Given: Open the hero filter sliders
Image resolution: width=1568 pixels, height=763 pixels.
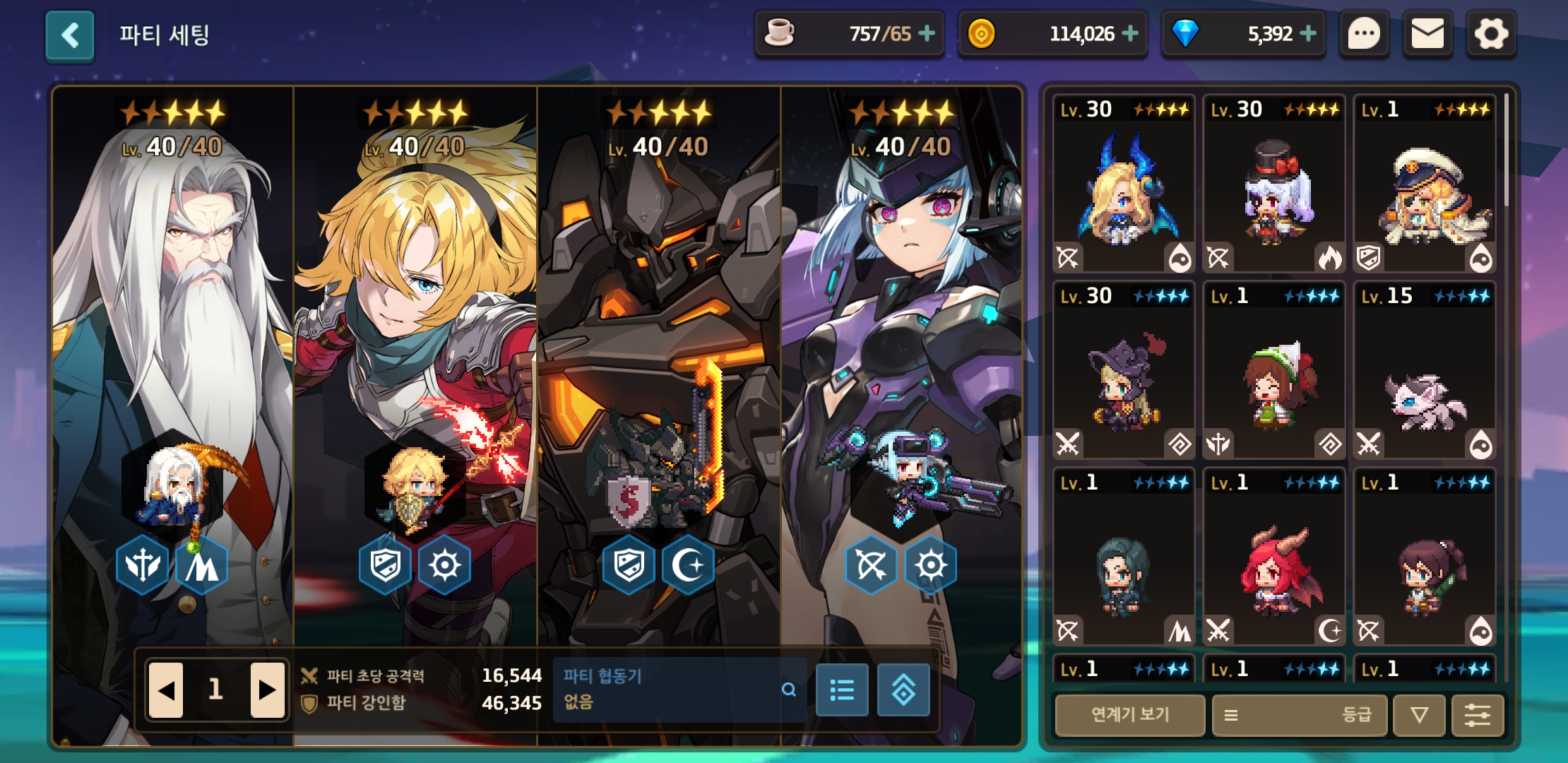Looking at the screenshot, I should tap(1477, 715).
